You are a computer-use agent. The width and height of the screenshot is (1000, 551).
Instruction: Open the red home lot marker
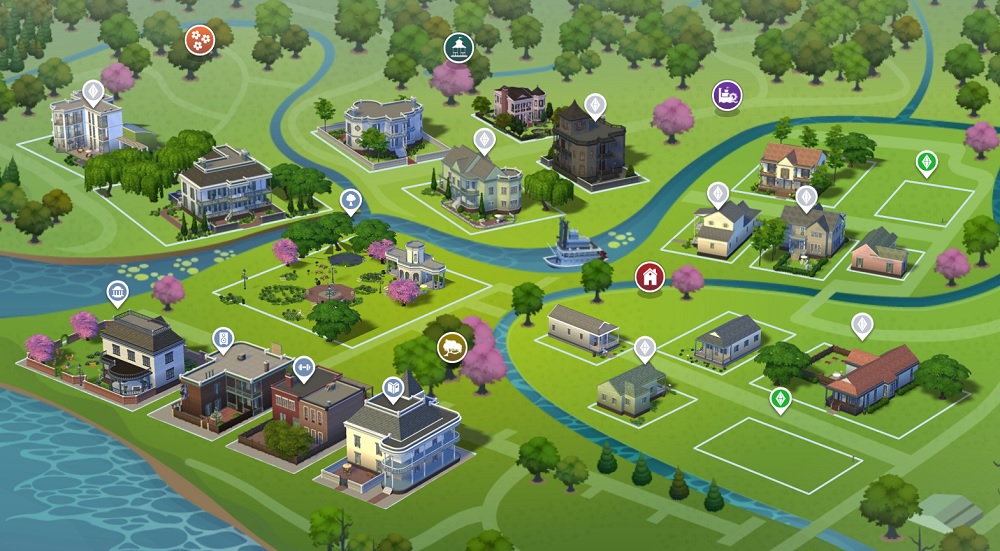pos(649,275)
